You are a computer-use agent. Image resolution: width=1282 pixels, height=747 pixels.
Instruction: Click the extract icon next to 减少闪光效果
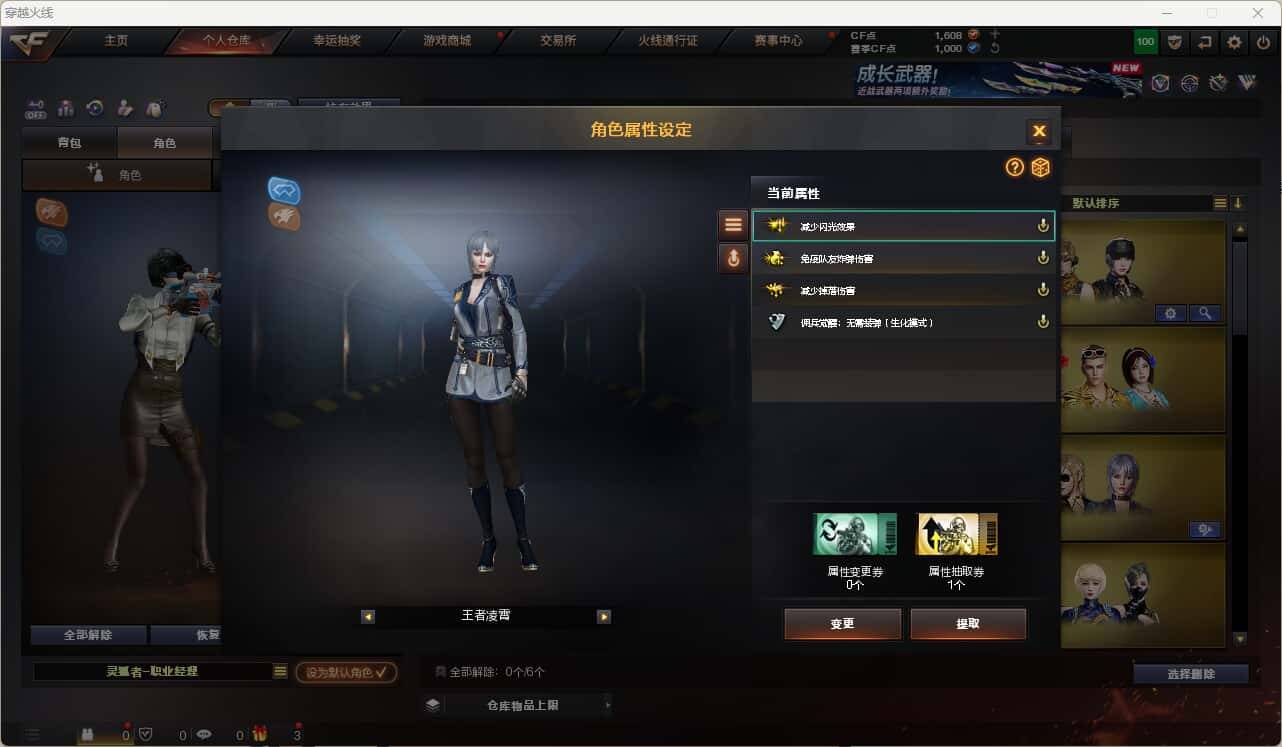tap(1042, 225)
